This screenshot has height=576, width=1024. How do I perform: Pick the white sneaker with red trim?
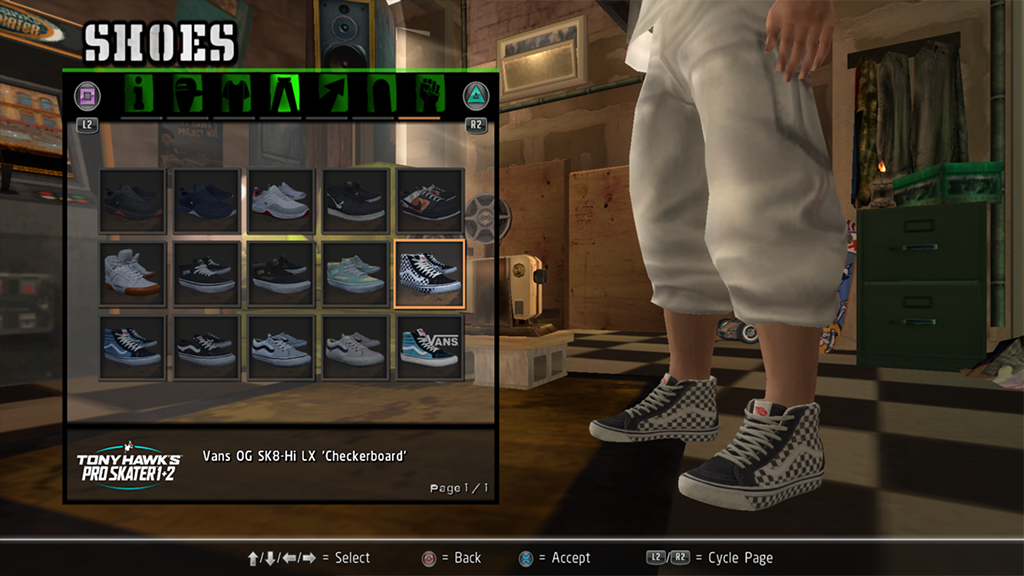tap(280, 201)
